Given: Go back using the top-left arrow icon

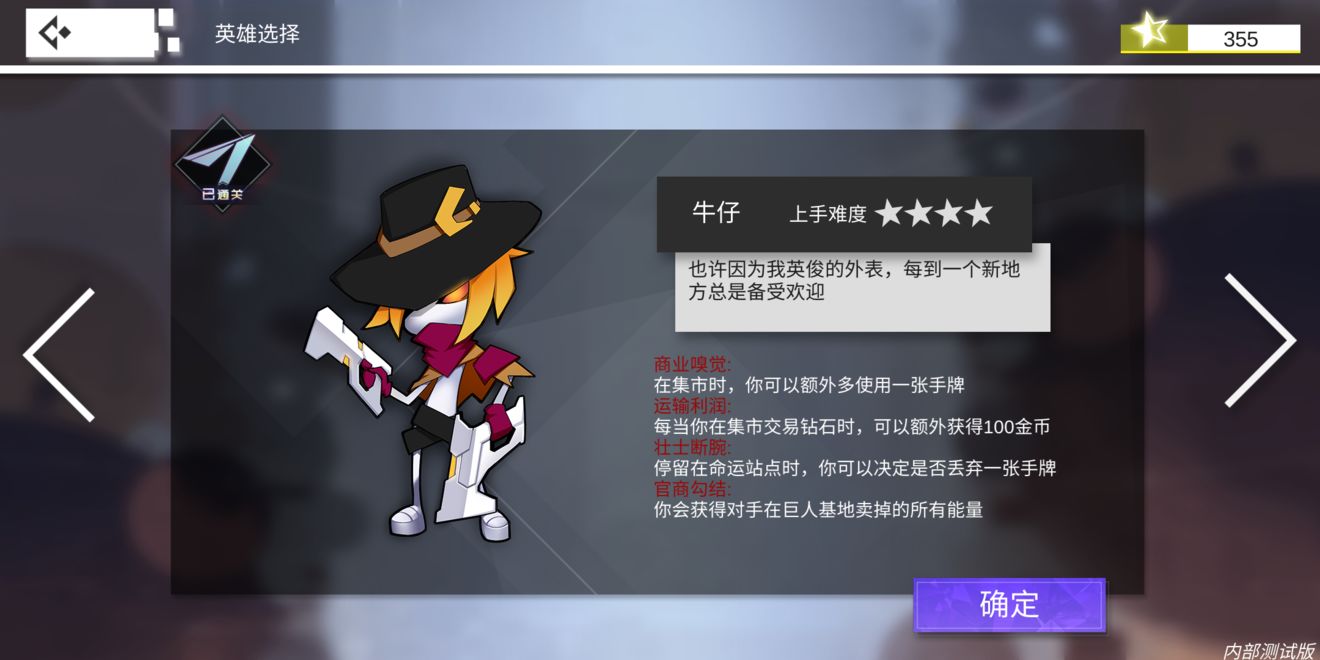Looking at the screenshot, I should tap(55, 34).
